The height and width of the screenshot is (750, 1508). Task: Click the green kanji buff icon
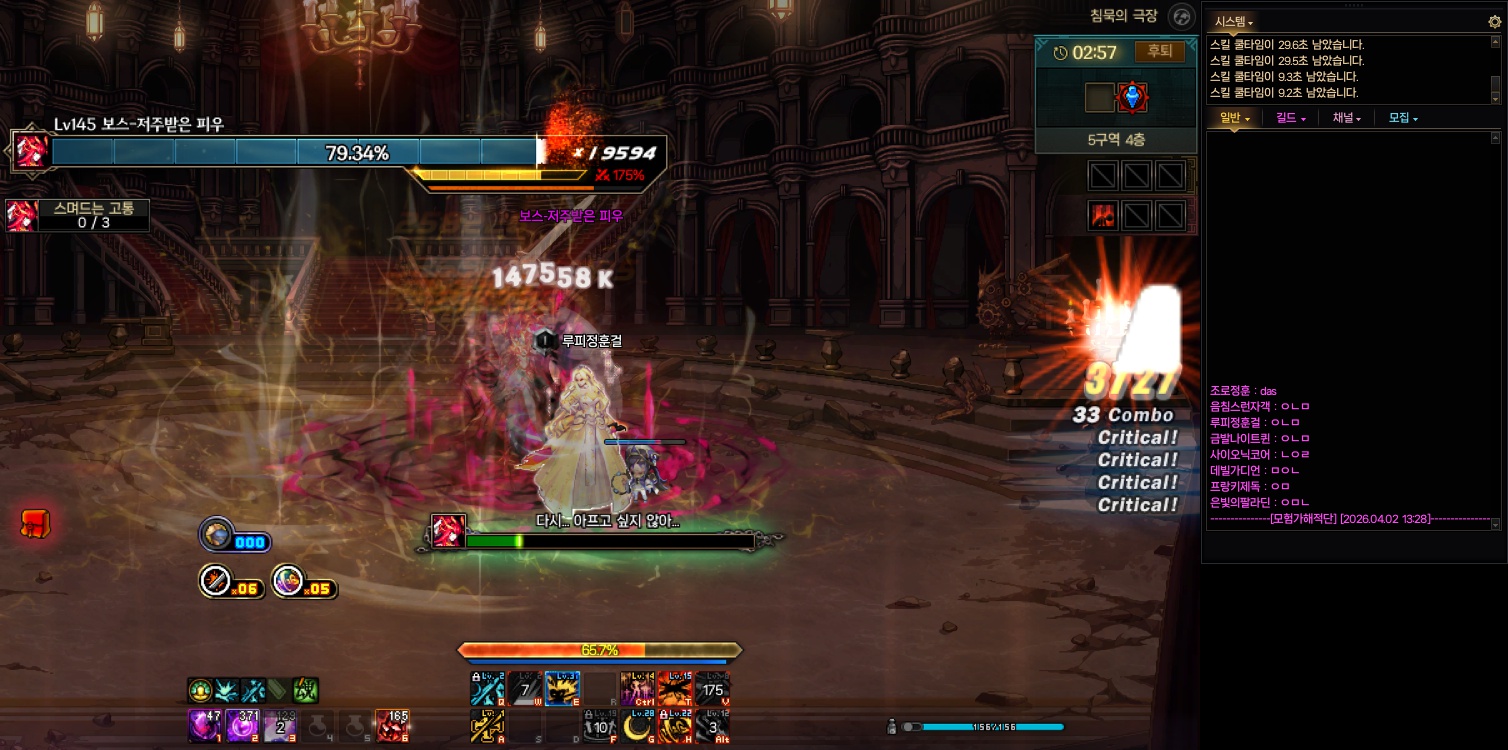coord(305,690)
